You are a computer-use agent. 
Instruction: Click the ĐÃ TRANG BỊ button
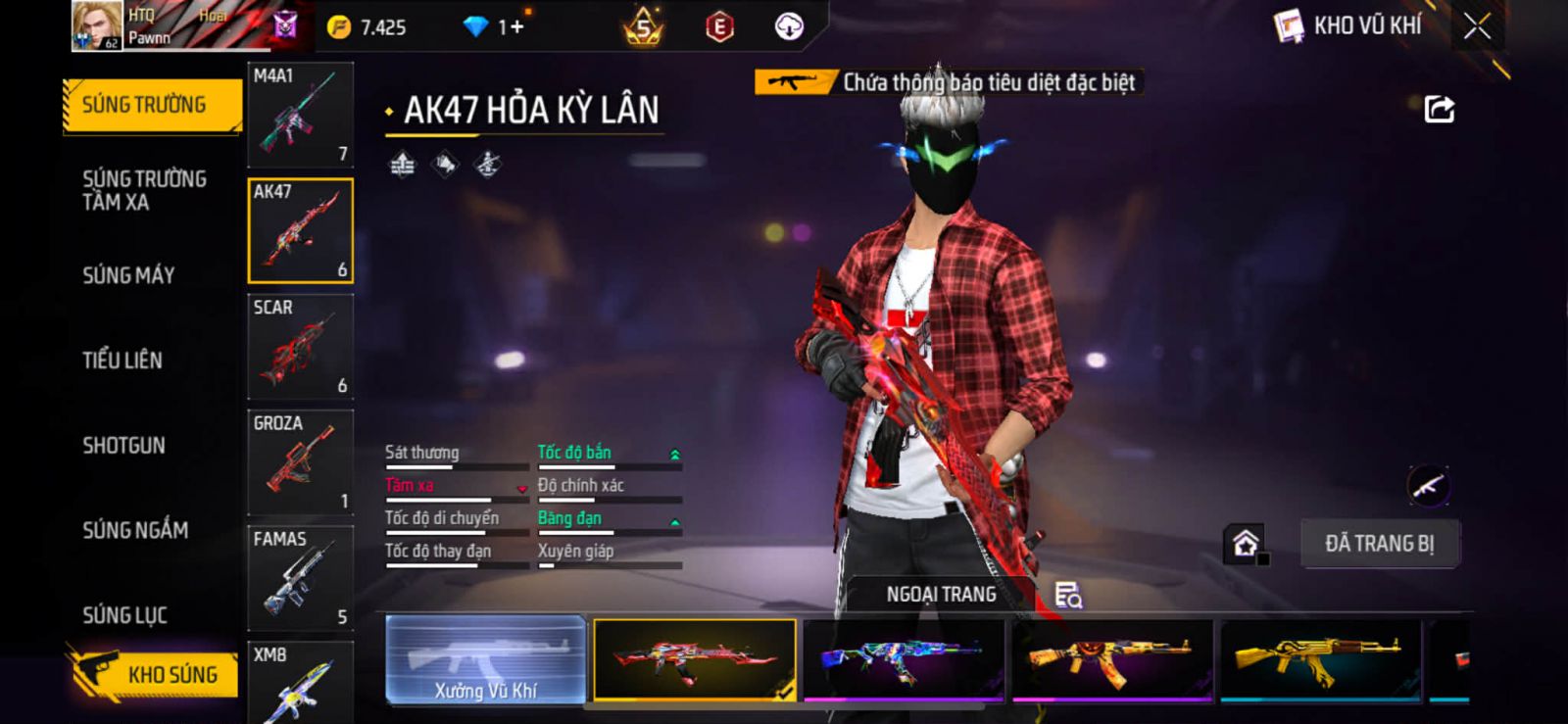click(1379, 544)
